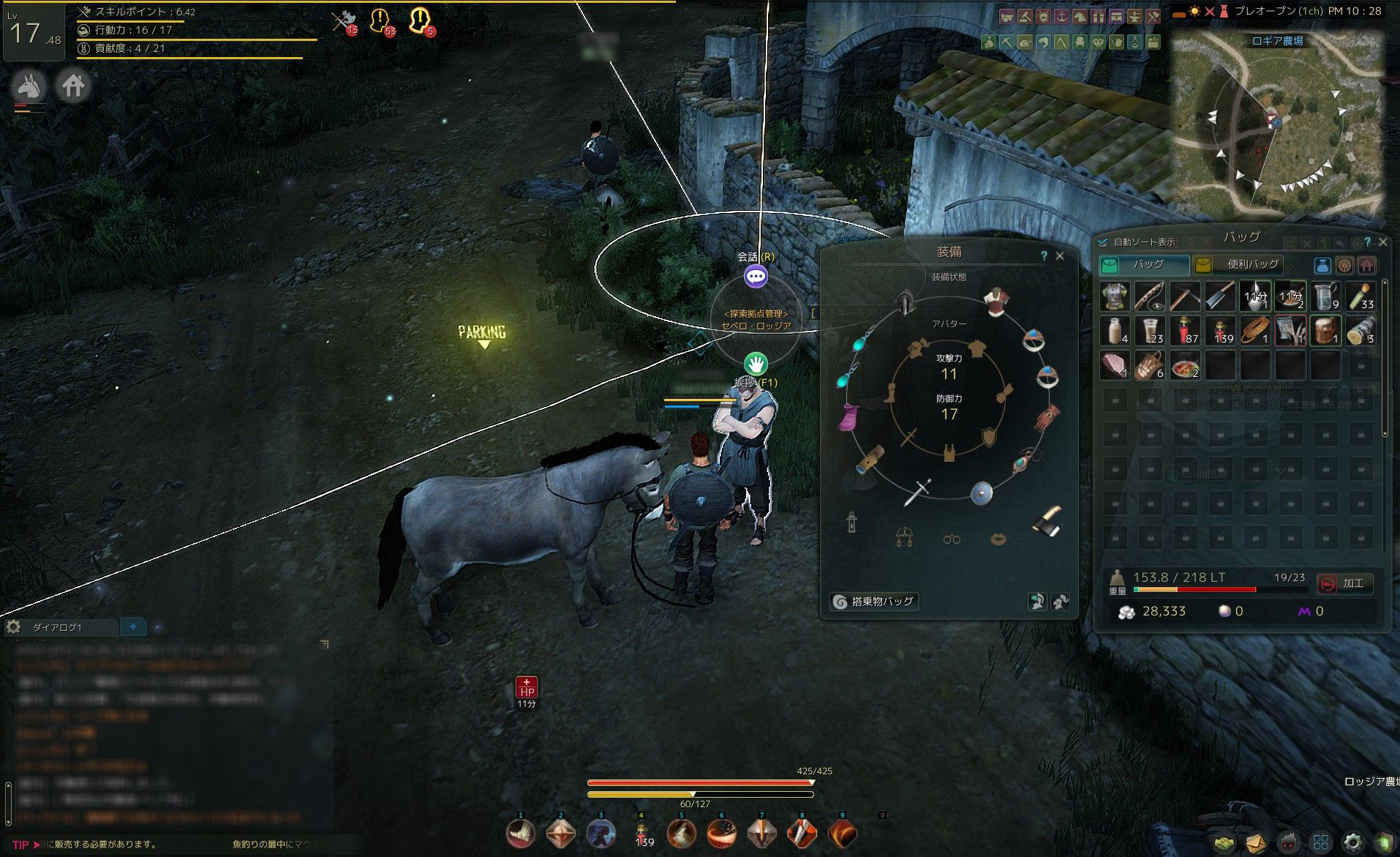Select the armor item in the bag
1400x857 pixels.
coord(1115,296)
